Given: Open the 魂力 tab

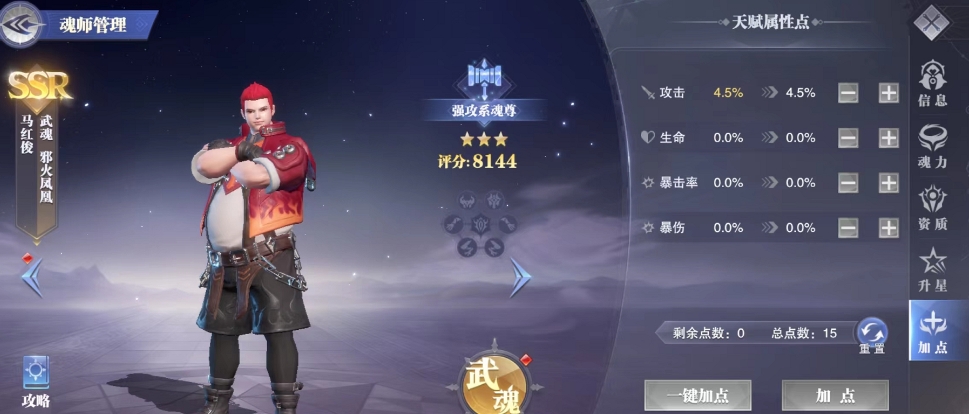Looking at the screenshot, I should [932, 145].
